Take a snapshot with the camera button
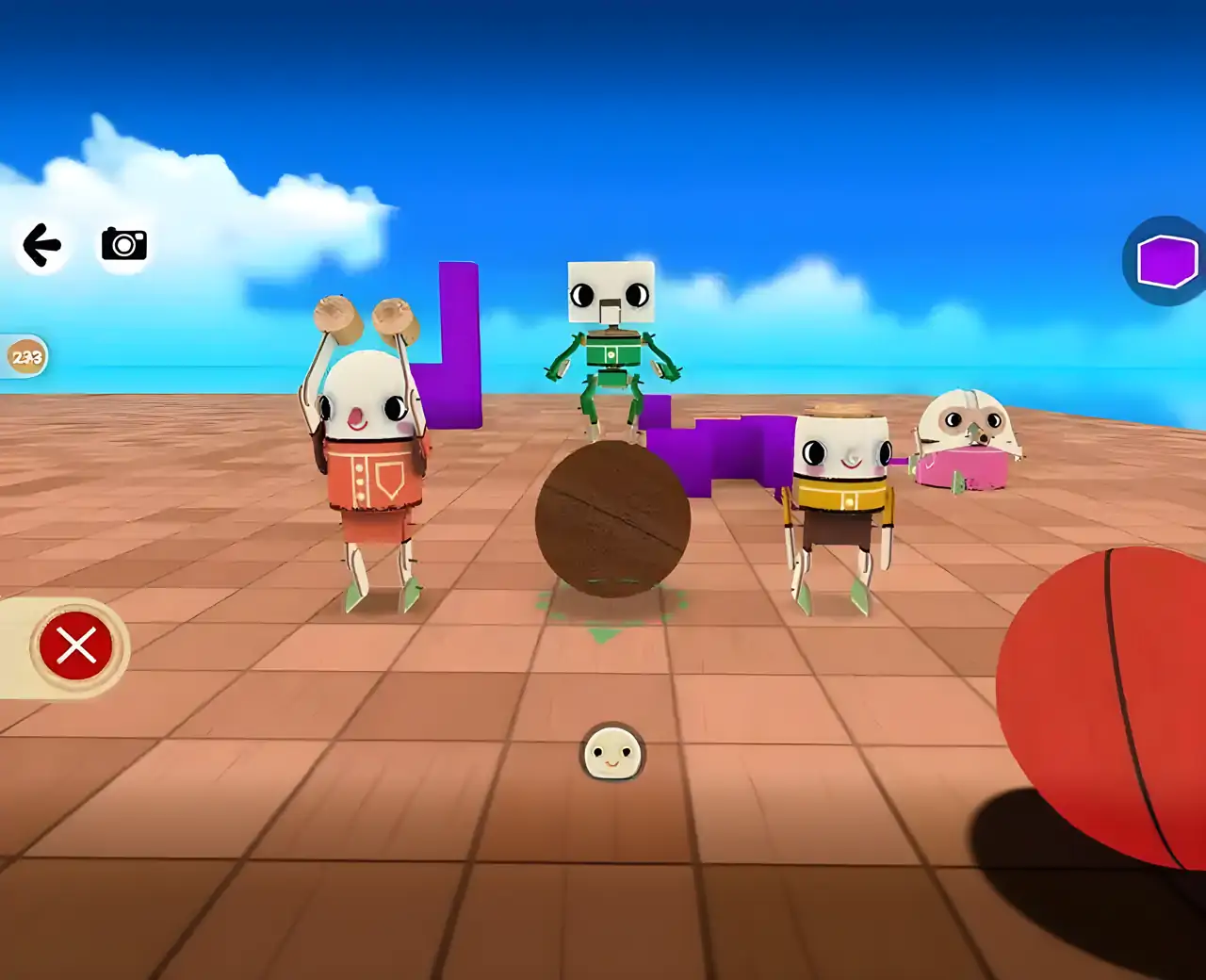This screenshot has width=1206, height=980. pos(124,244)
